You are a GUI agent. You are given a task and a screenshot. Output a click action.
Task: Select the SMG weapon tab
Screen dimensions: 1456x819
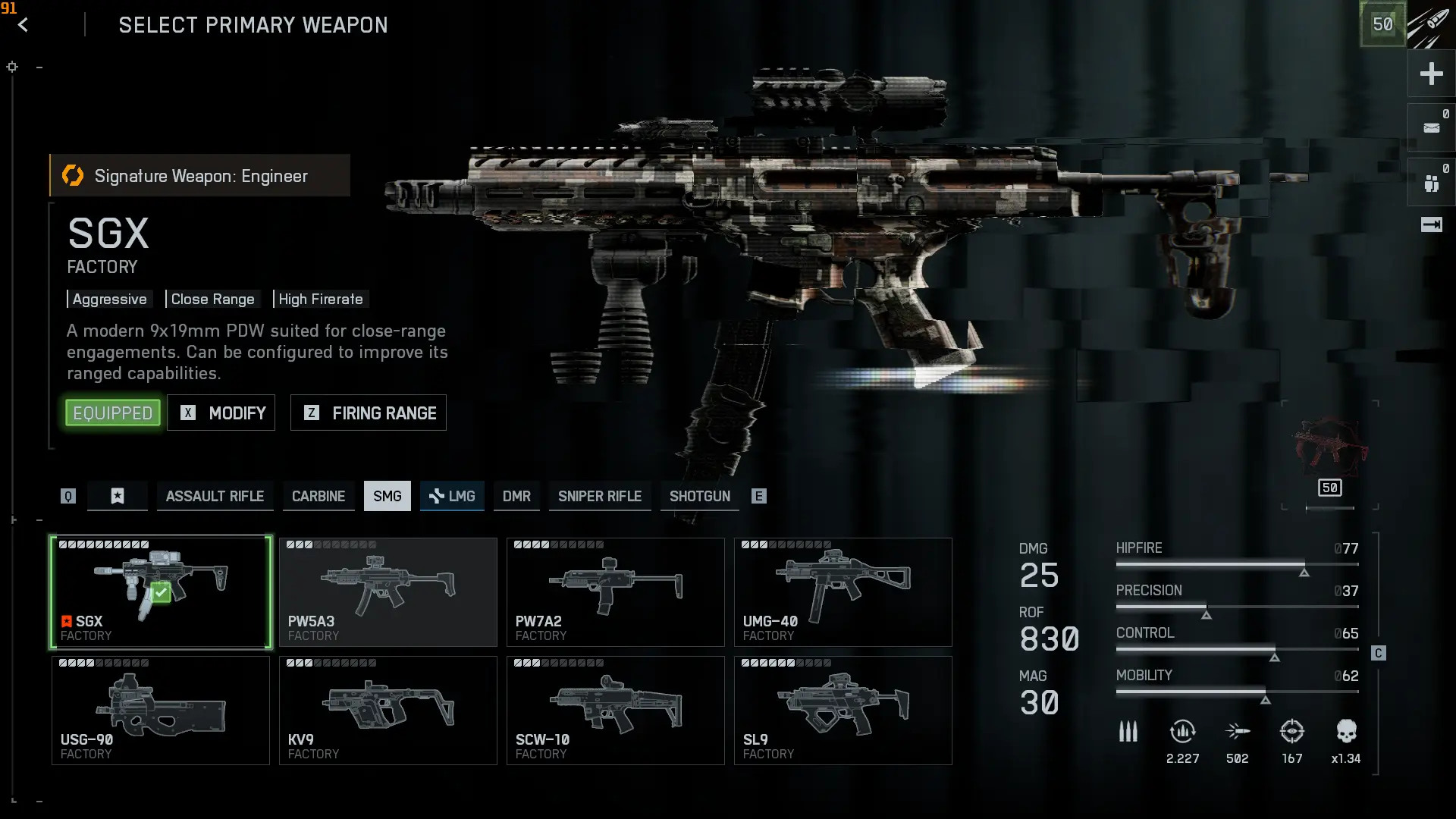pyautogui.click(x=387, y=496)
